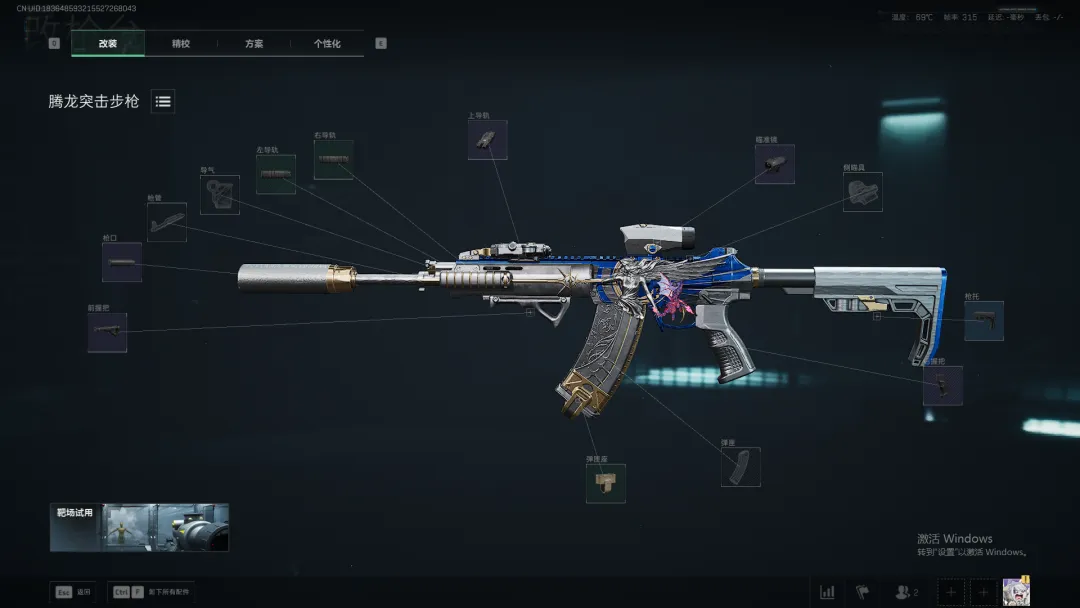Switch to the 精校 tab
This screenshot has width=1080, height=608.
tap(180, 44)
